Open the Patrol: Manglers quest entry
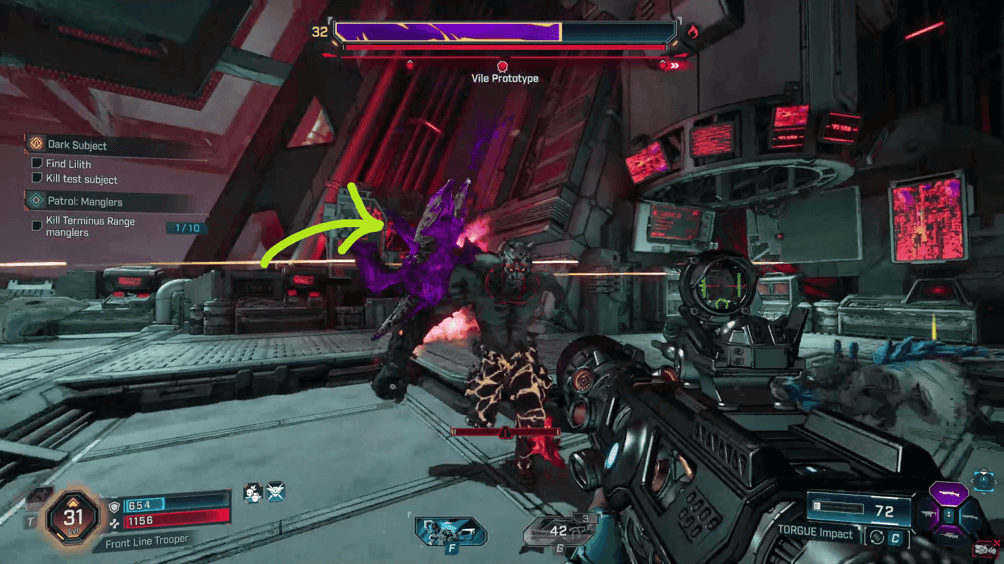Viewport: 1004px width, 564px height. point(85,201)
